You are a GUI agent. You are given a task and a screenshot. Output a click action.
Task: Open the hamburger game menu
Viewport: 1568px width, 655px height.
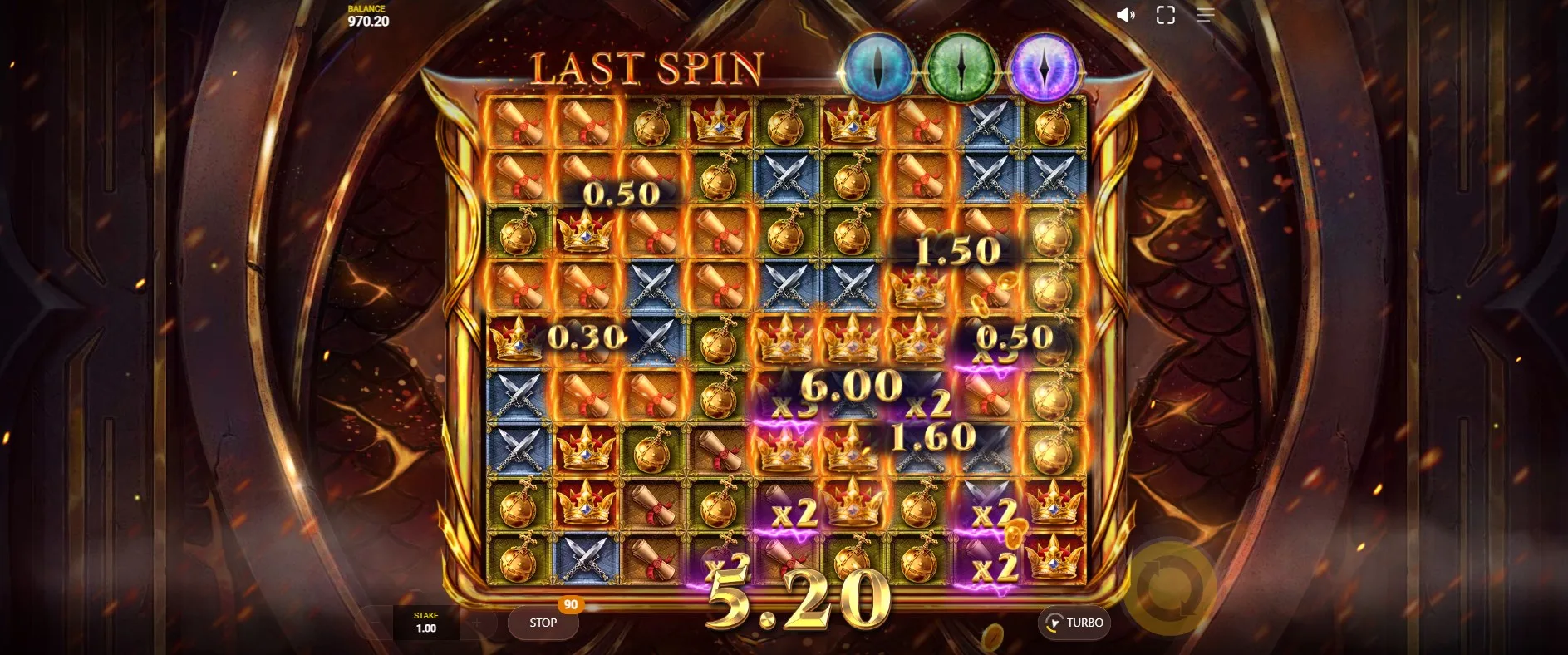coord(1205,15)
